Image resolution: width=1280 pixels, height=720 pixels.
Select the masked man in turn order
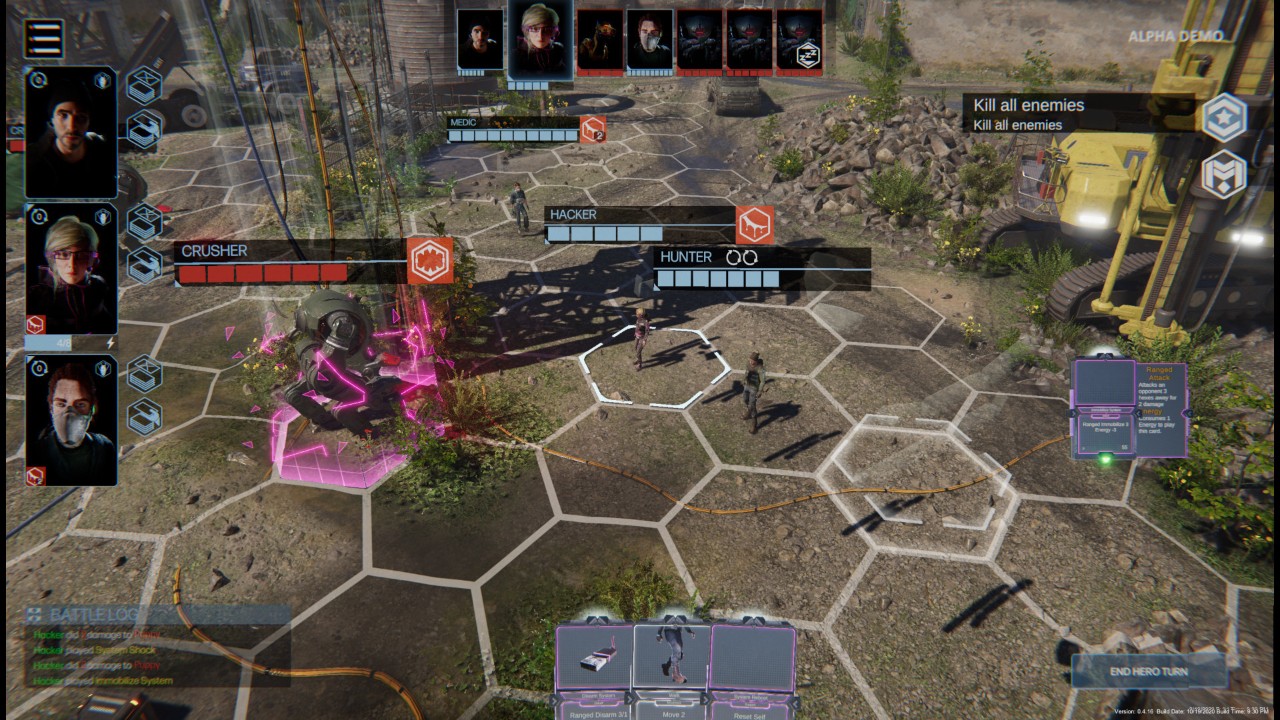[650, 42]
